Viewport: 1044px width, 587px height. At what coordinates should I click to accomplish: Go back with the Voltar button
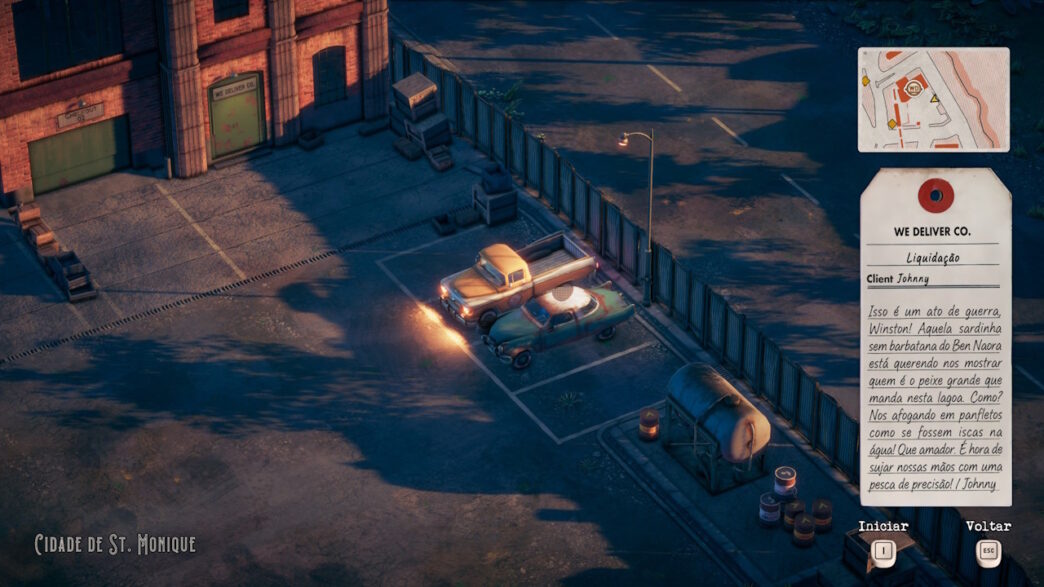pyautogui.click(x=988, y=549)
